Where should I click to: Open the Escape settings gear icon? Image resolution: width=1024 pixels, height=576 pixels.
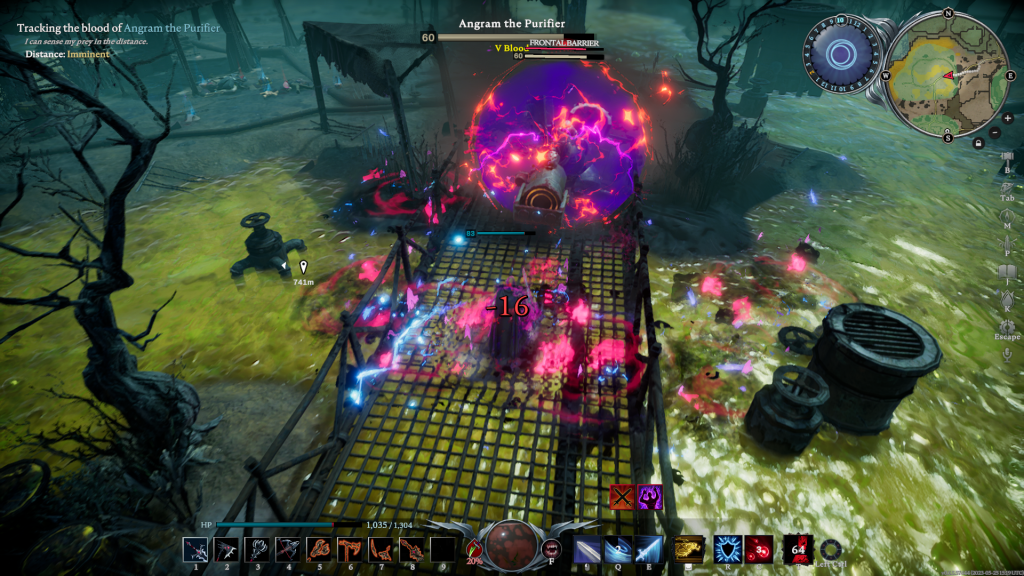point(1006,324)
